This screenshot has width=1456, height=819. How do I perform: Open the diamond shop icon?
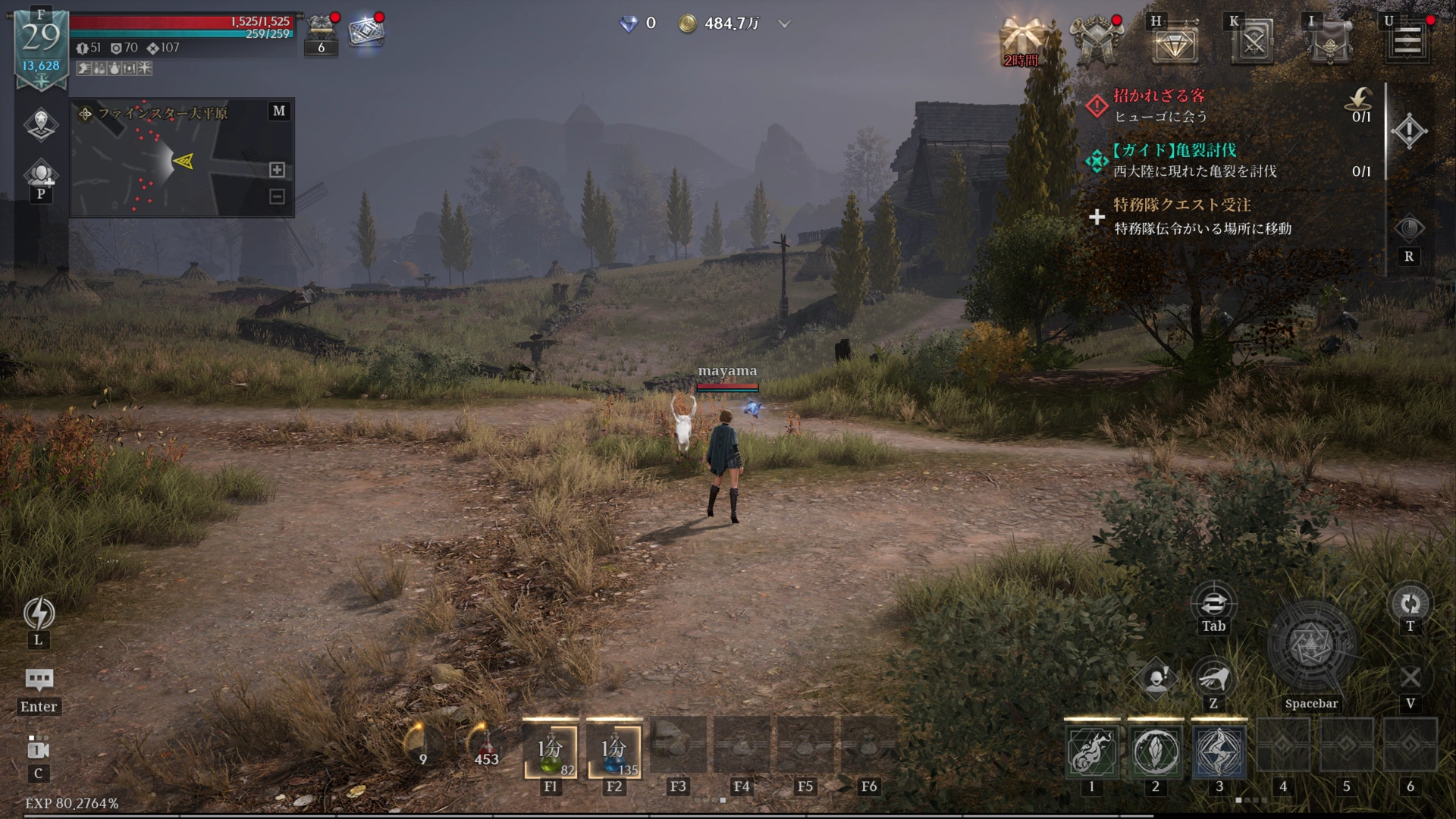click(1175, 42)
